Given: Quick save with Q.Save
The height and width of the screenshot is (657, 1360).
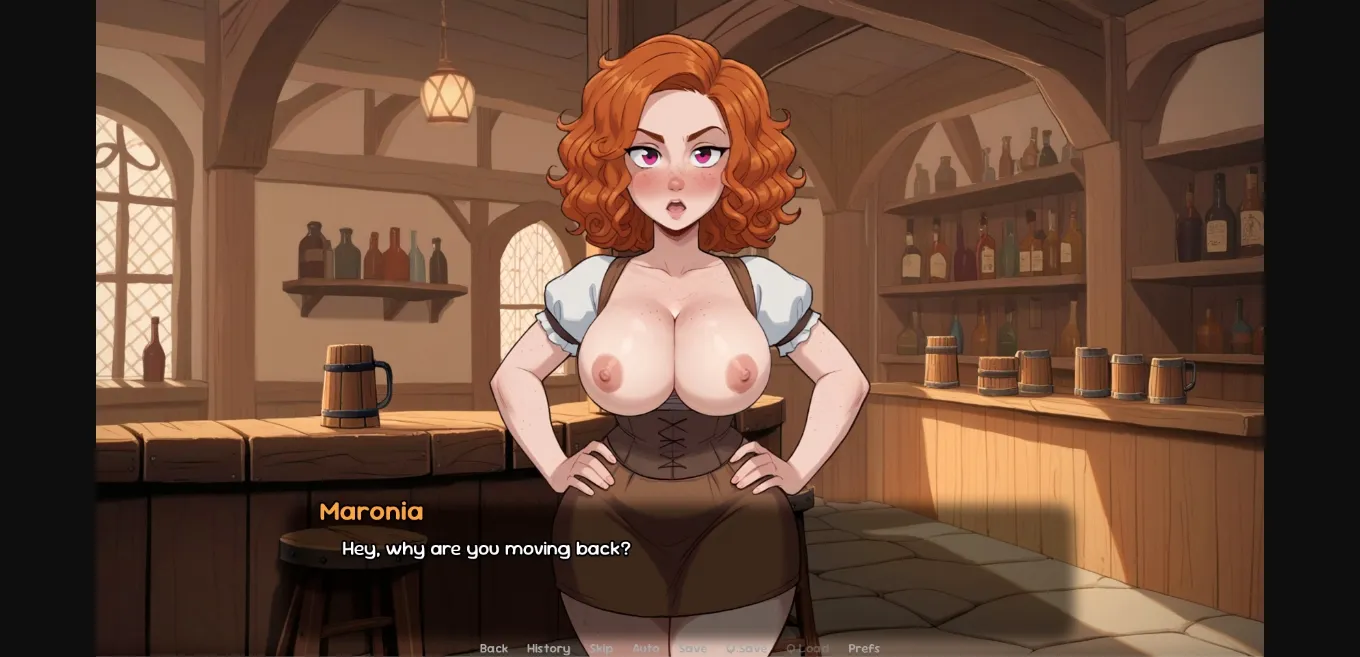Looking at the screenshot, I should click(746, 648).
